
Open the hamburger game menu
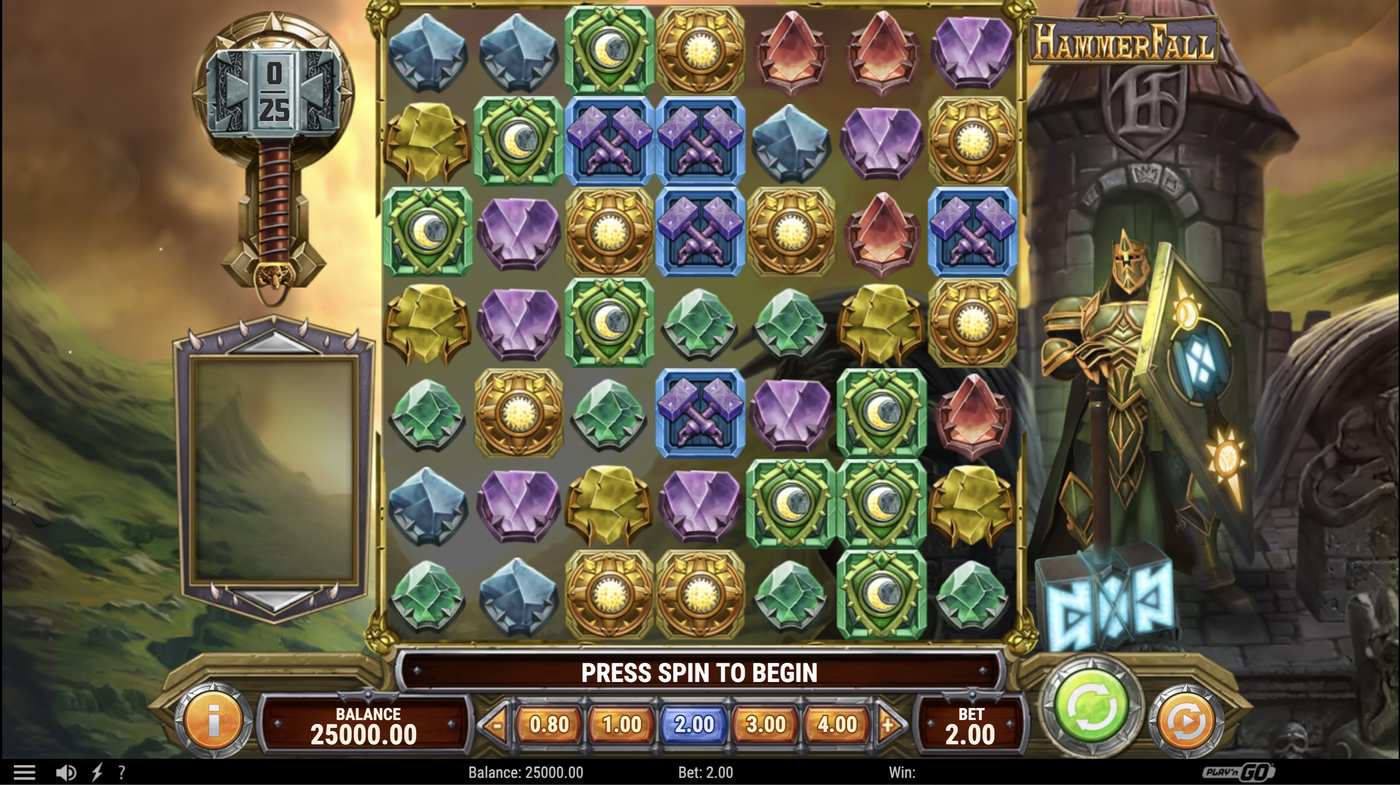(x=25, y=771)
